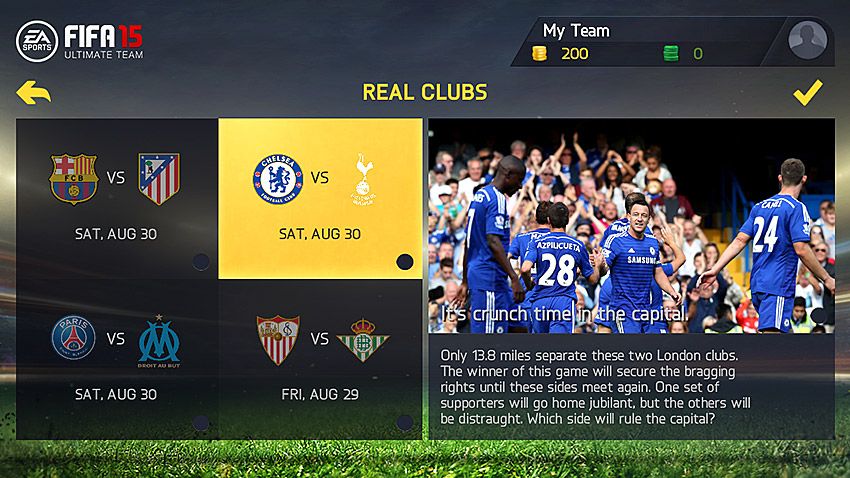Confirm selection with the yellow checkmark
Screen dimensions: 850x478
click(x=807, y=93)
